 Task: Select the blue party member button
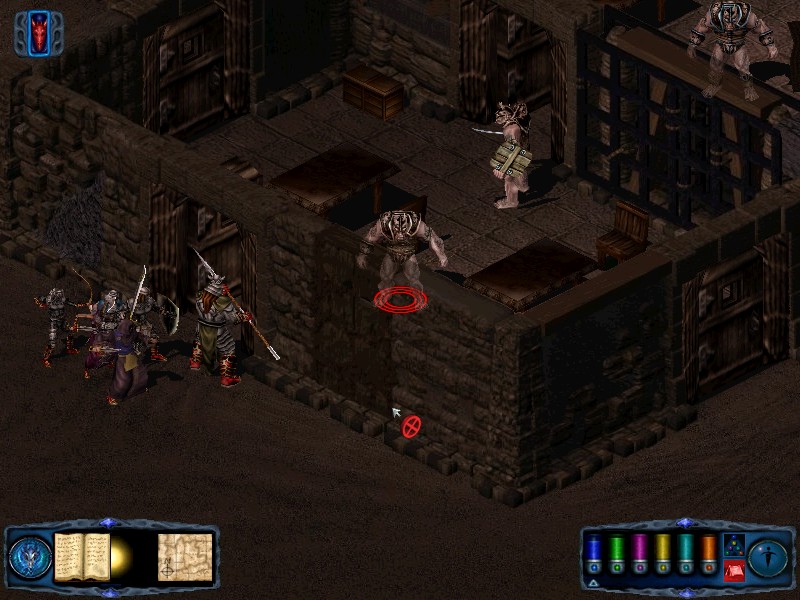(x=593, y=555)
